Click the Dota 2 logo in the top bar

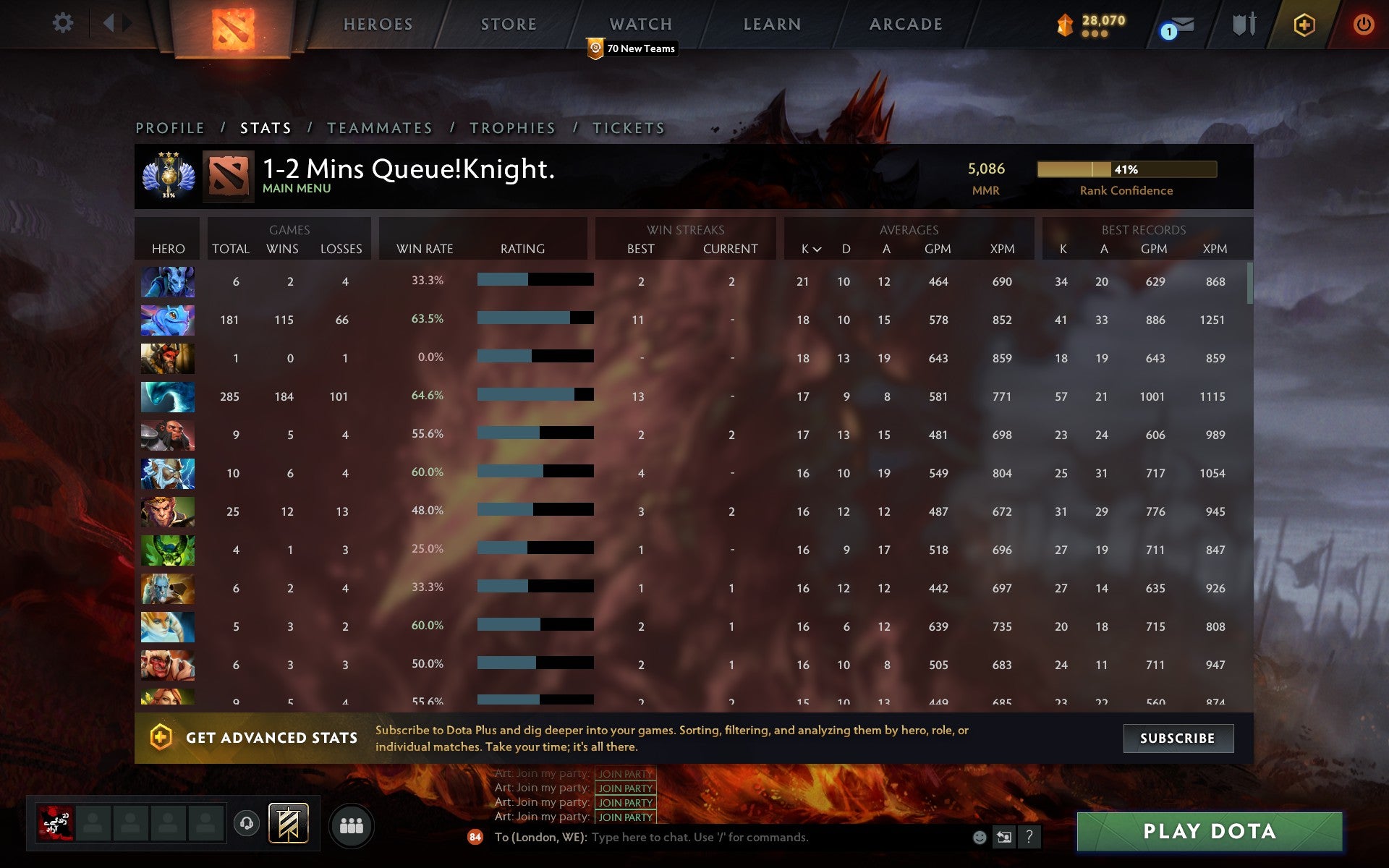(x=234, y=25)
